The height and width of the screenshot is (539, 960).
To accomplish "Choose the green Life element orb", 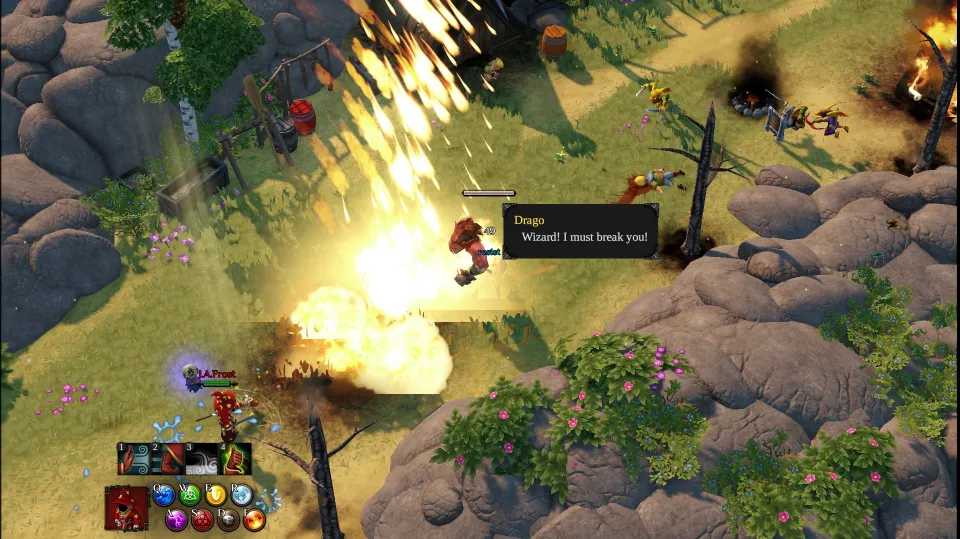I will pos(190,494).
